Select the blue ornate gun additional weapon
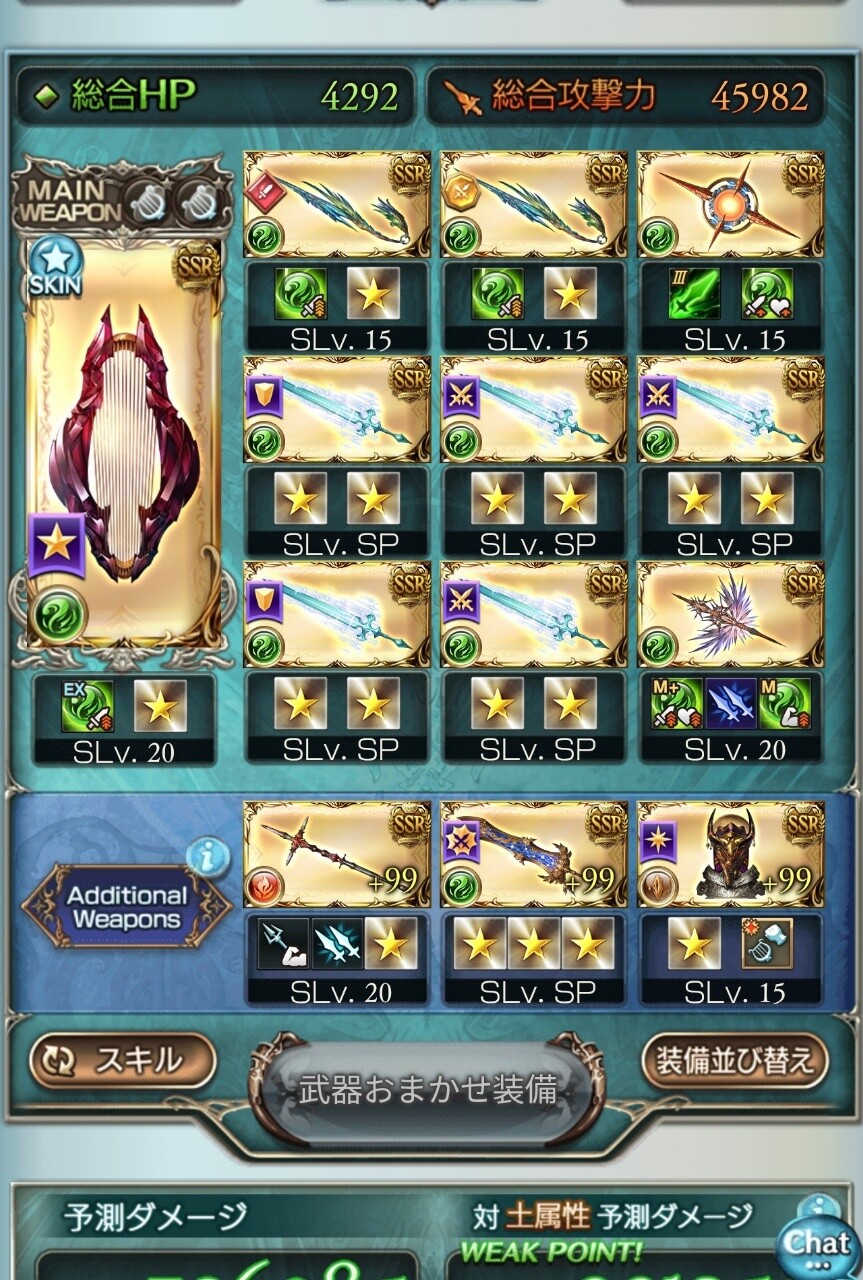Image resolution: width=863 pixels, height=1280 pixels. [534, 853]
